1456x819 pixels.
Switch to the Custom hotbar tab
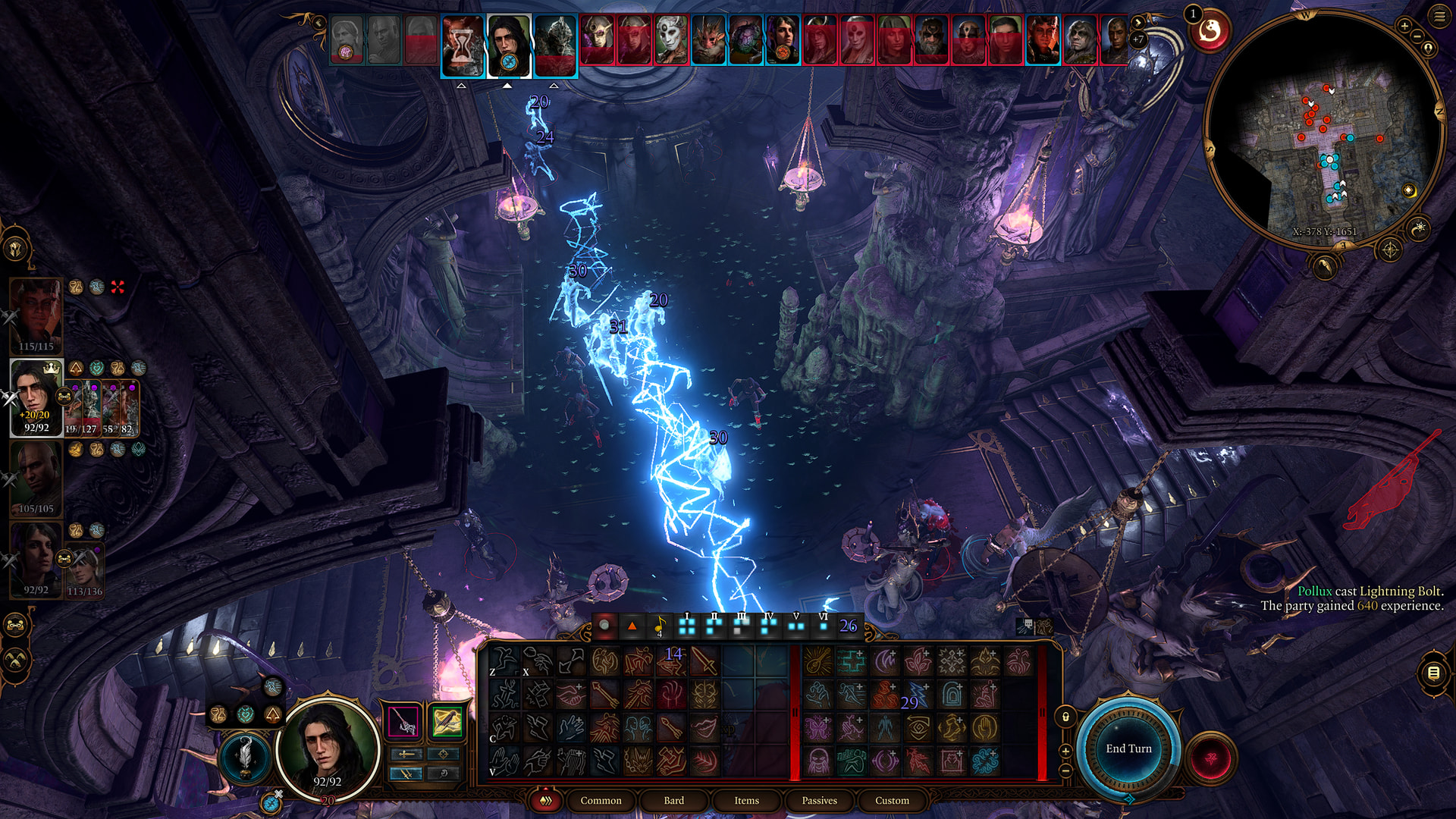(892, 800)
